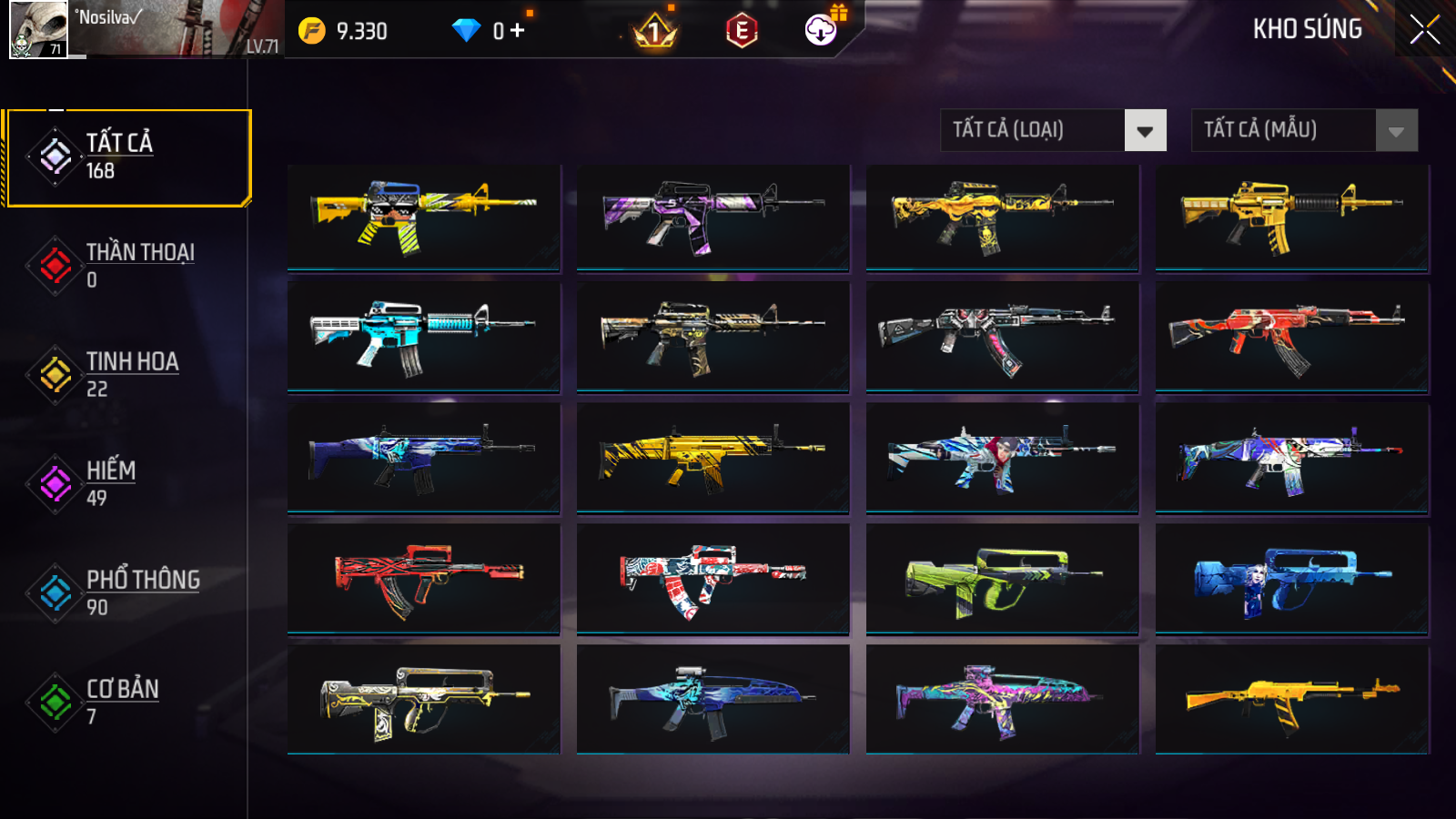This screenshot has width=1456, height=819.
Task: Close the Kho Súng weapon screen
Action: (1424, 29)
